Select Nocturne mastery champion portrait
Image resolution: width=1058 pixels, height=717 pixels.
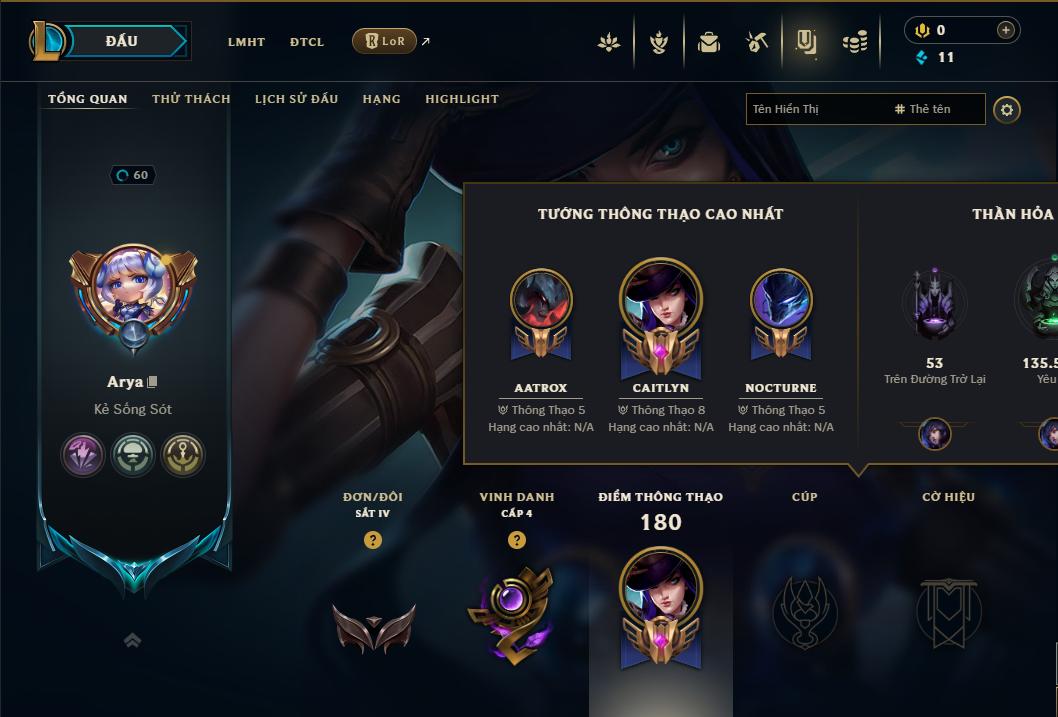[781, 303]
